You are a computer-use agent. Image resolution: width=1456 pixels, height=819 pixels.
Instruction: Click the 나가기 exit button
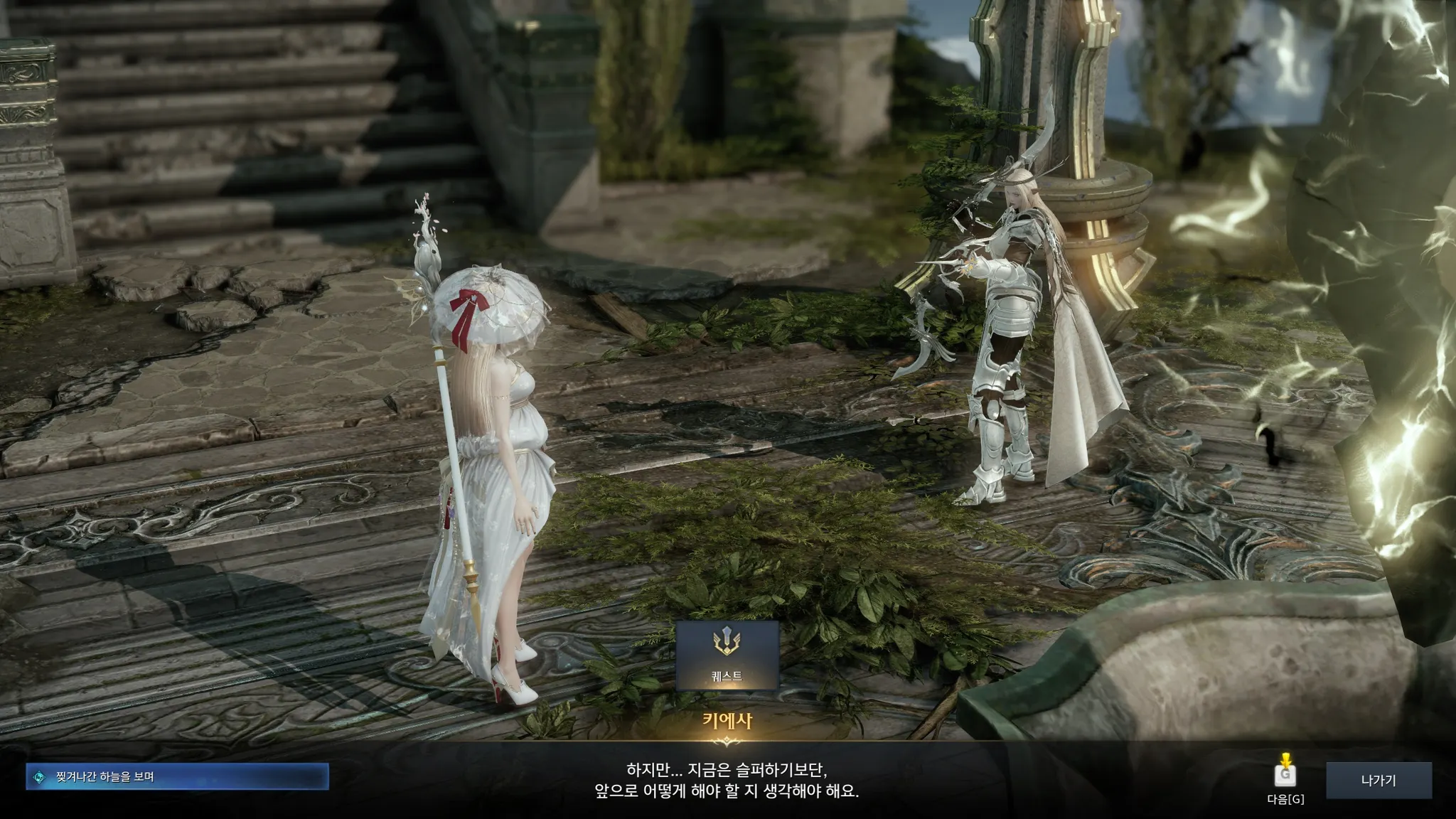pyautogui.click(x=1378, y=781)
